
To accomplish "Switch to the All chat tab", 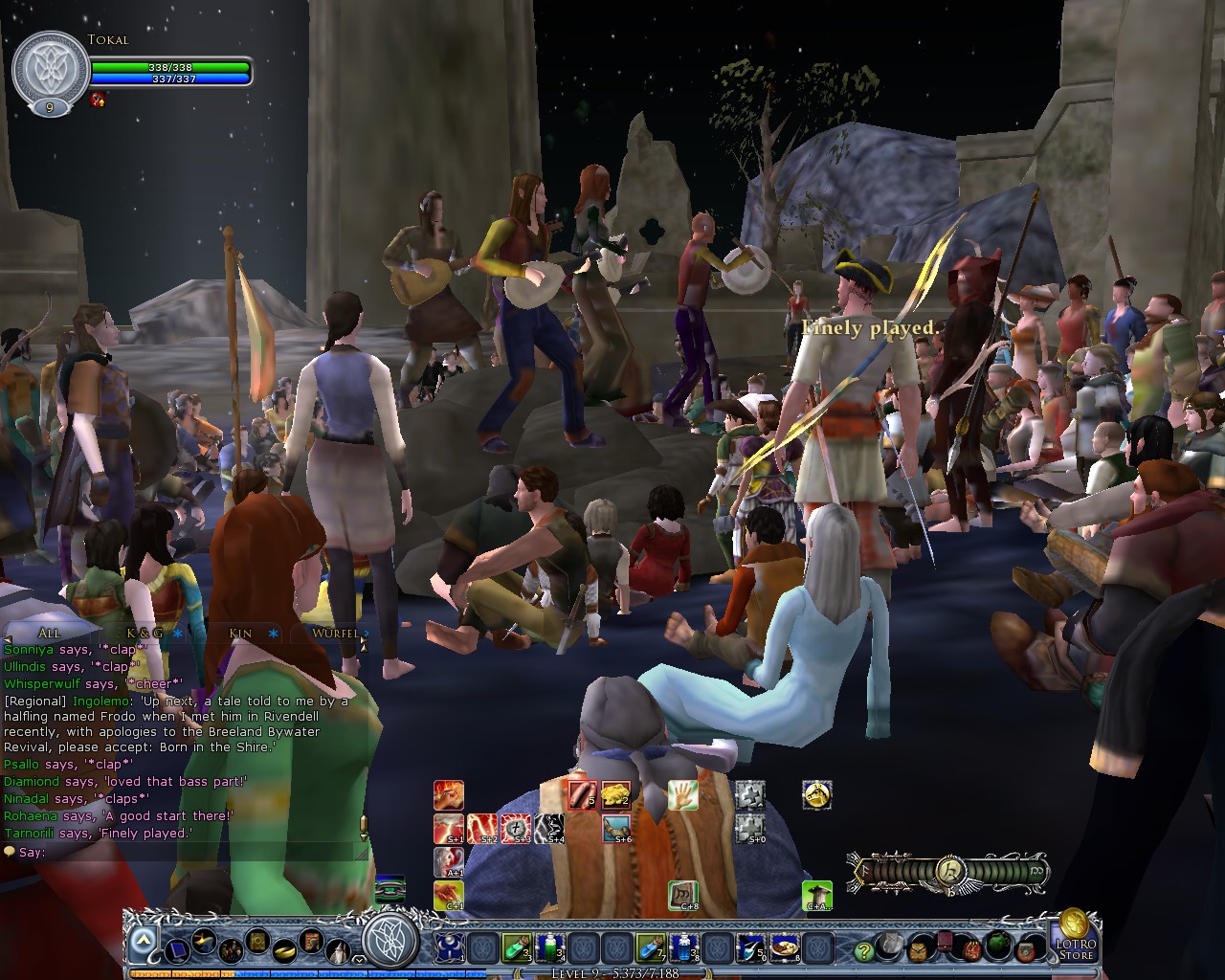I will click(48, 633).
